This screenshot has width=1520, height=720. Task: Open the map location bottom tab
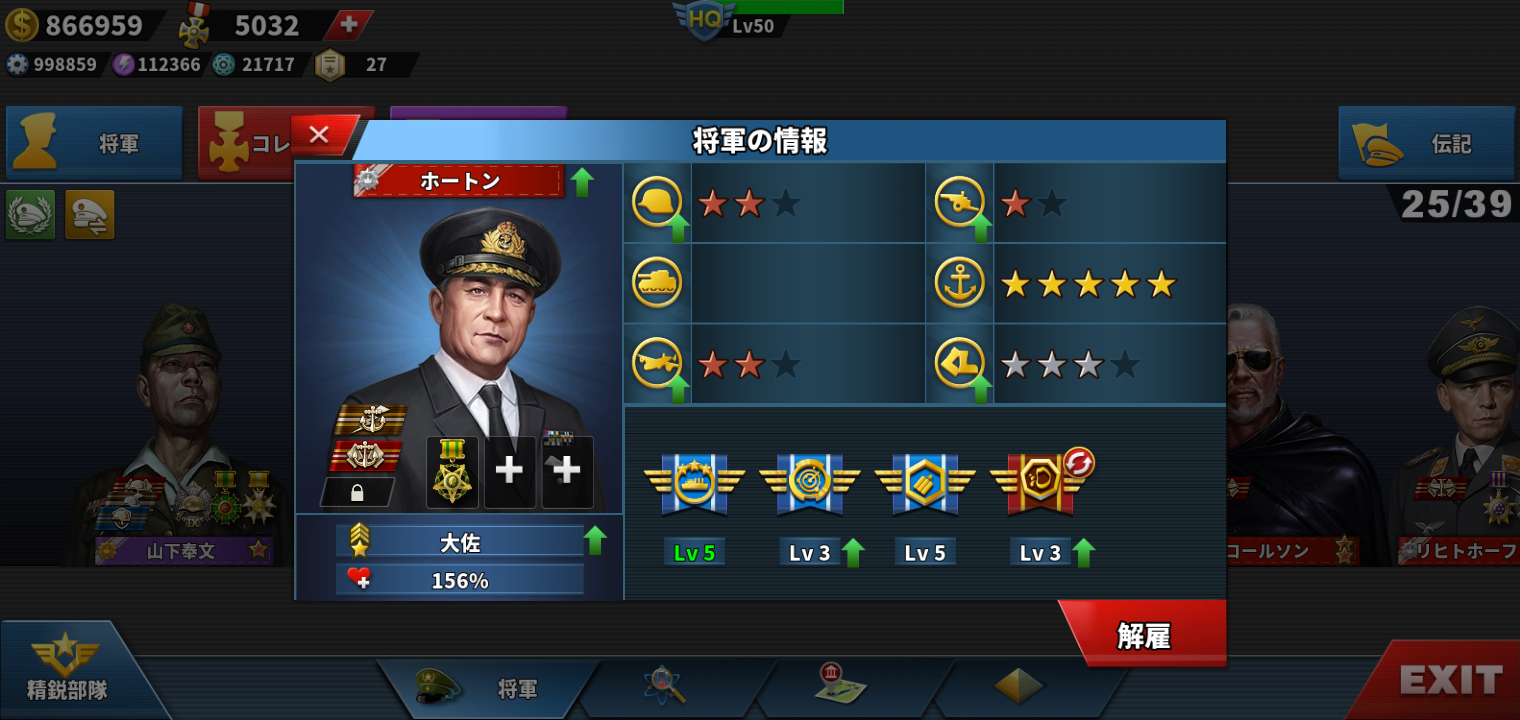click(838, 686)
